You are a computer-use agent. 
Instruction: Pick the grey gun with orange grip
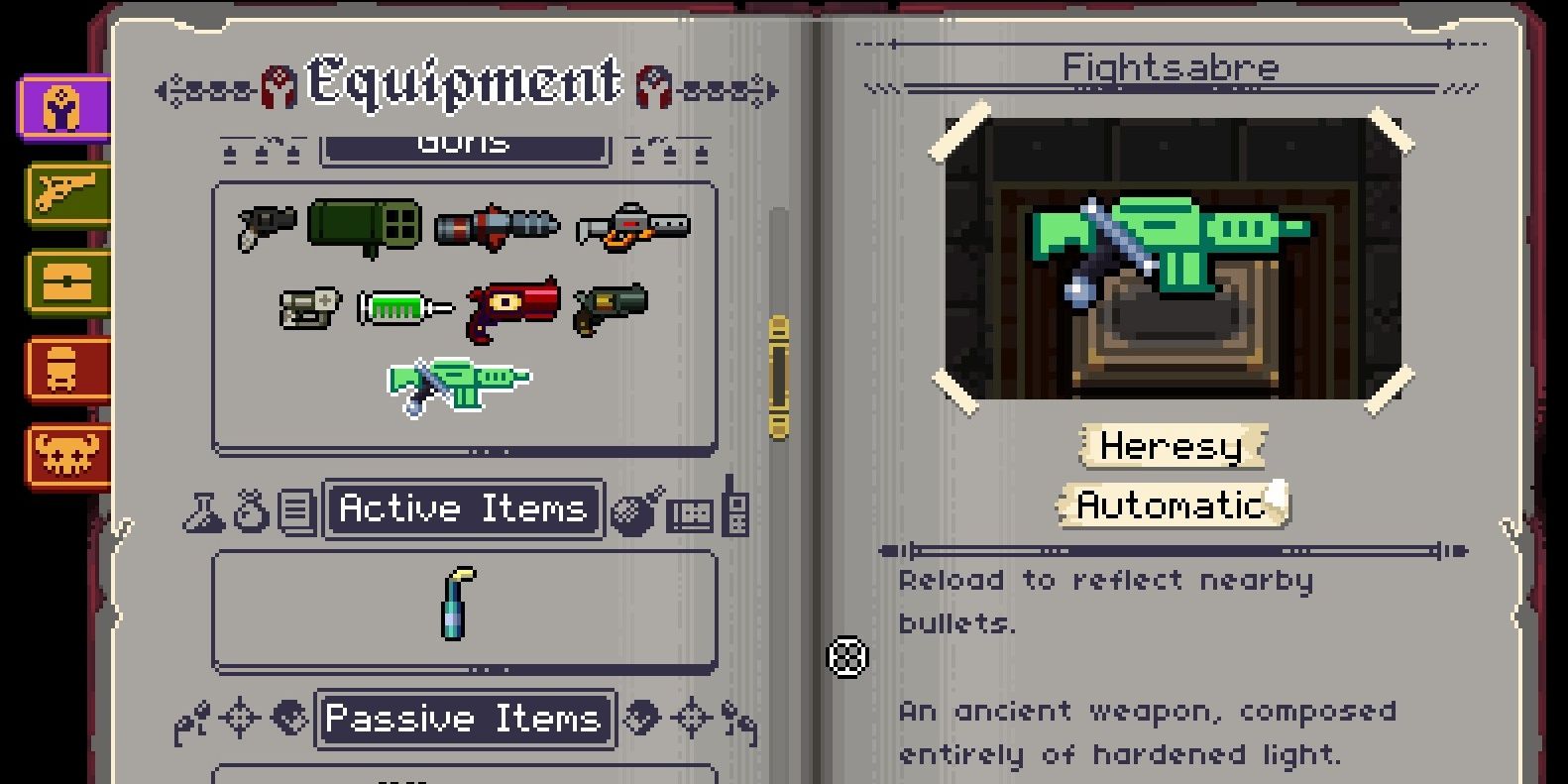click(632, 226)
